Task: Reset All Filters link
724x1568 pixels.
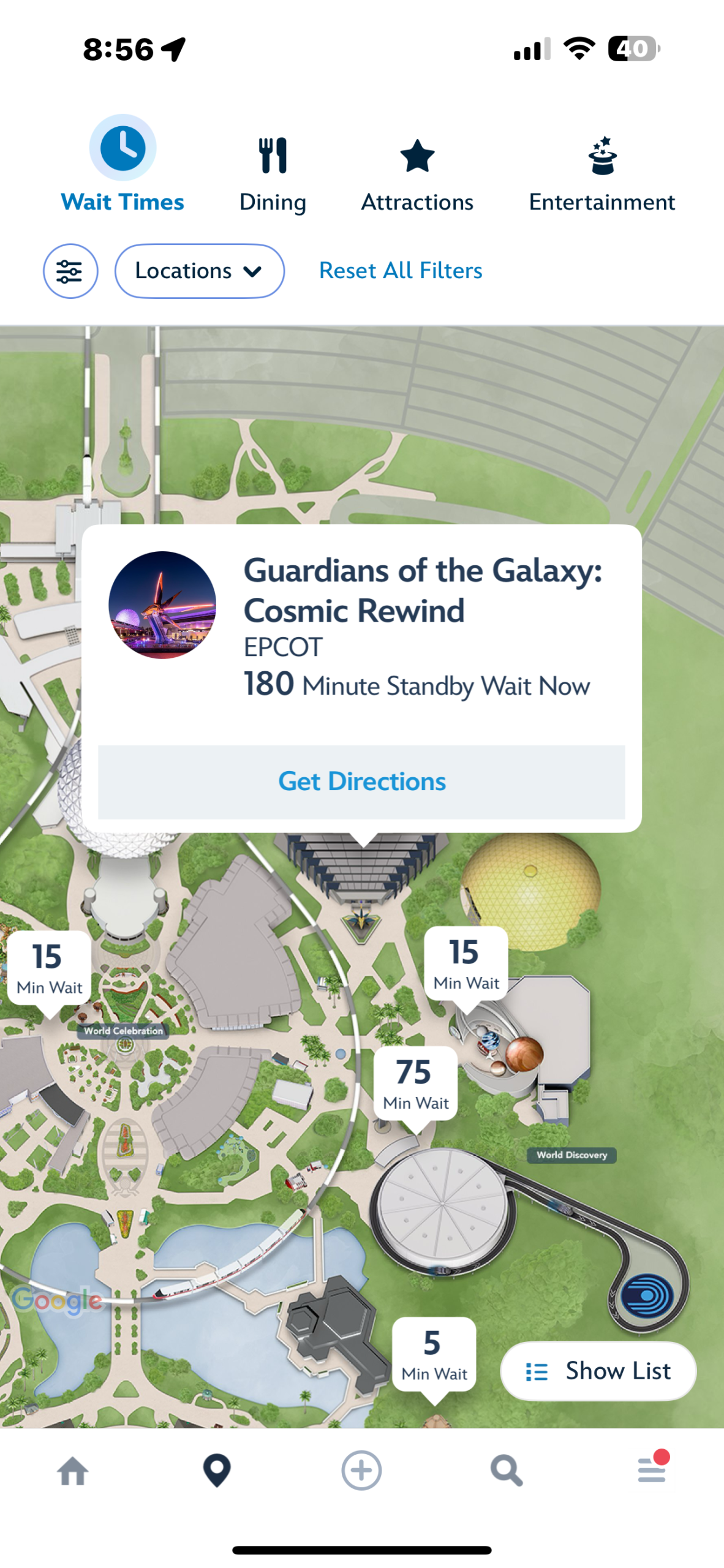Action: pos(401,271)
